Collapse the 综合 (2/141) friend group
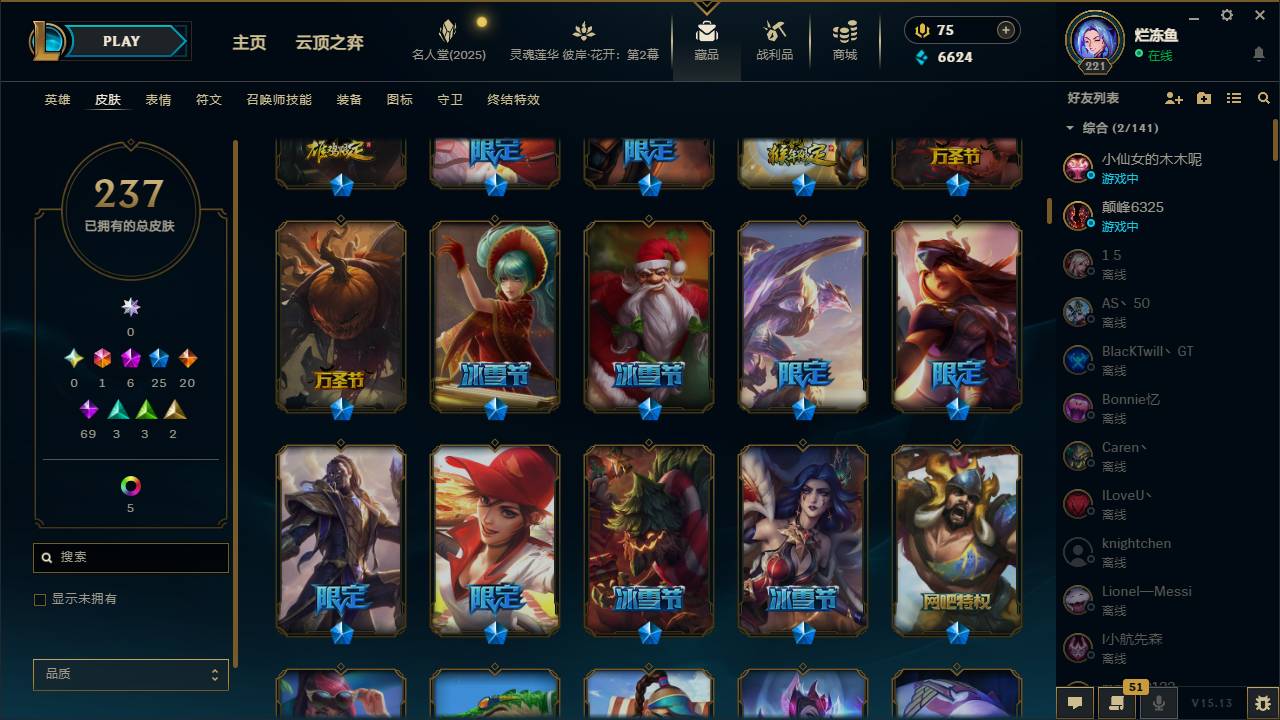Viewport: 1280px width, 720px height. pyautogui.click(x=1069, y=128)
